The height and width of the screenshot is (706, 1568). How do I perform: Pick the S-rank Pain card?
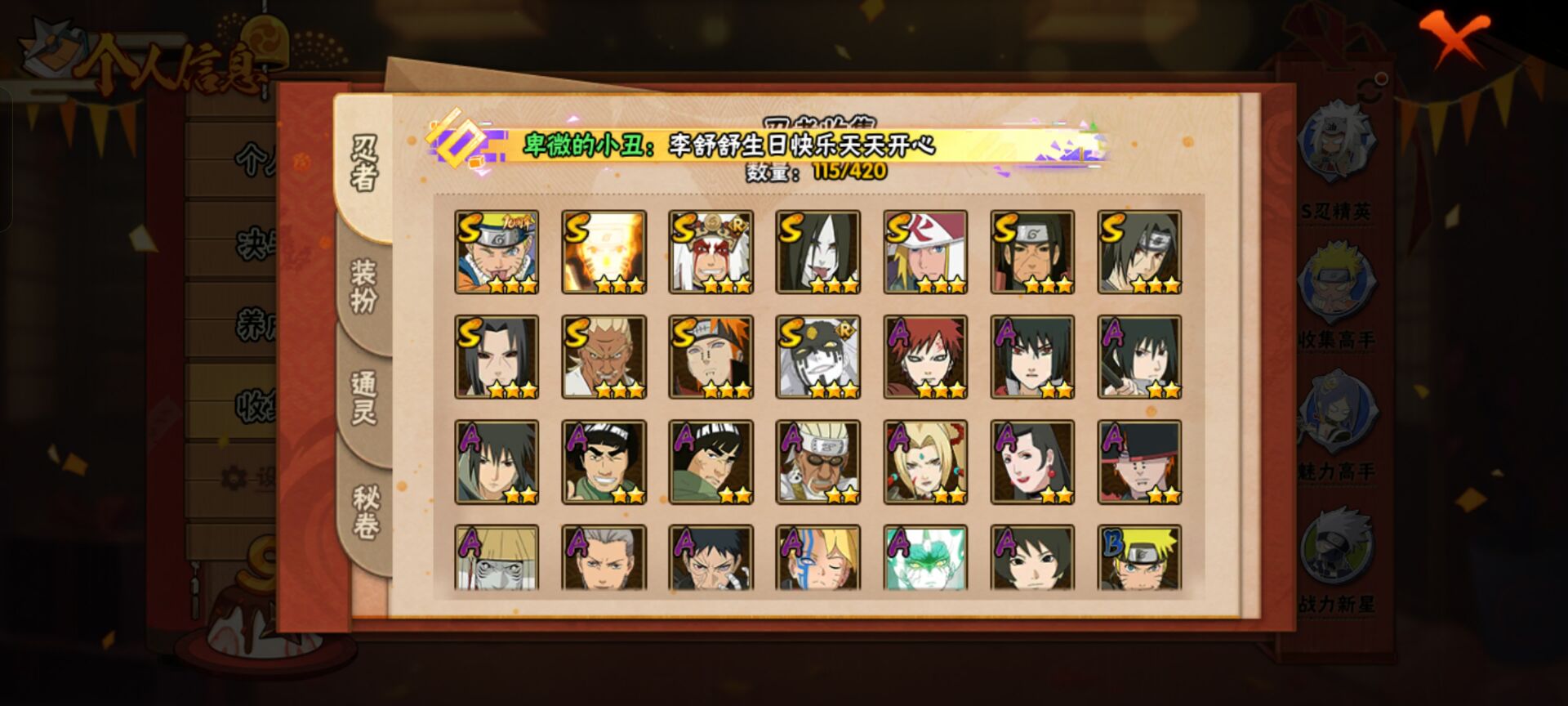click(710, 357)
